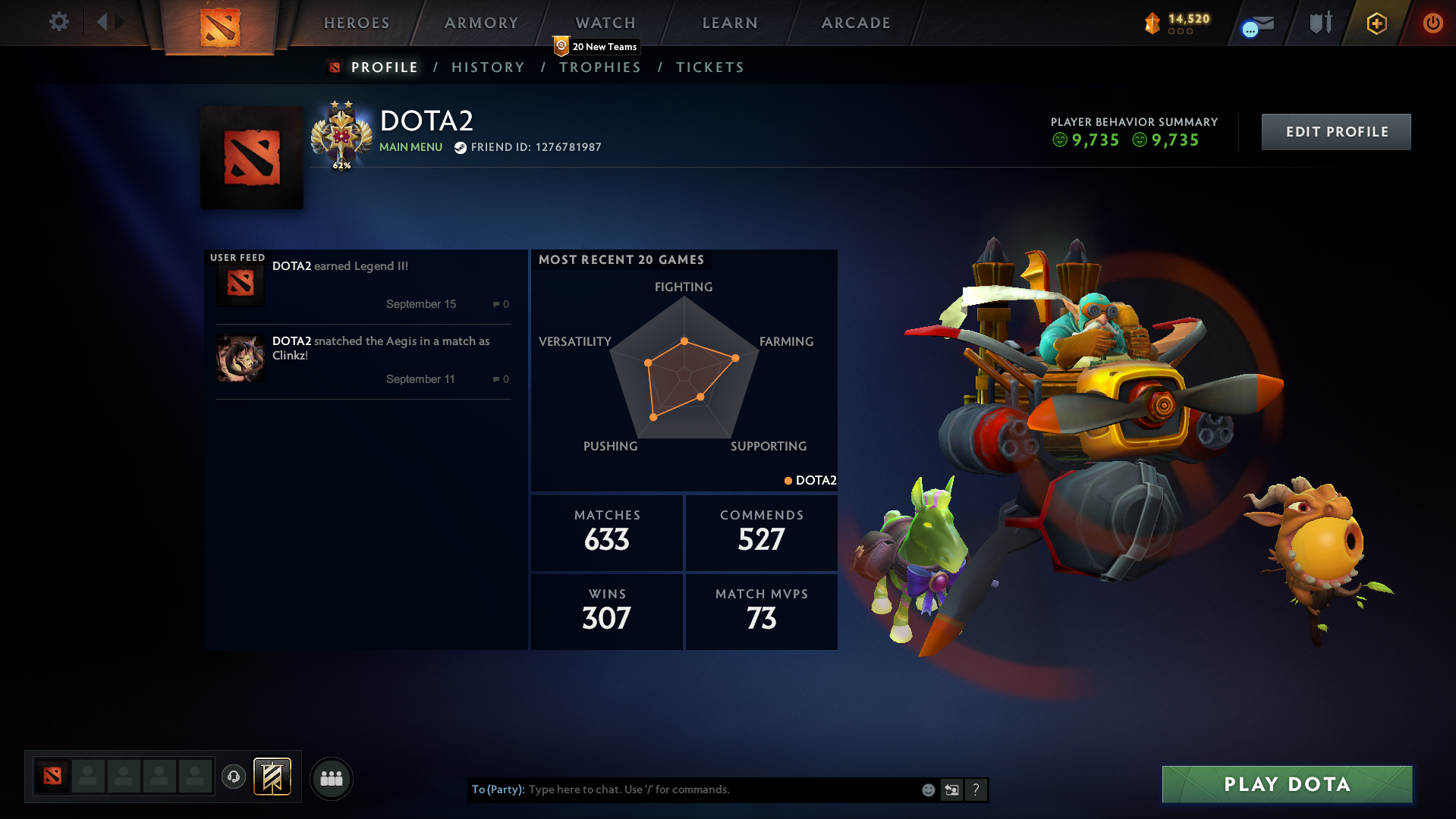Open the settings gear

(58, 21)
